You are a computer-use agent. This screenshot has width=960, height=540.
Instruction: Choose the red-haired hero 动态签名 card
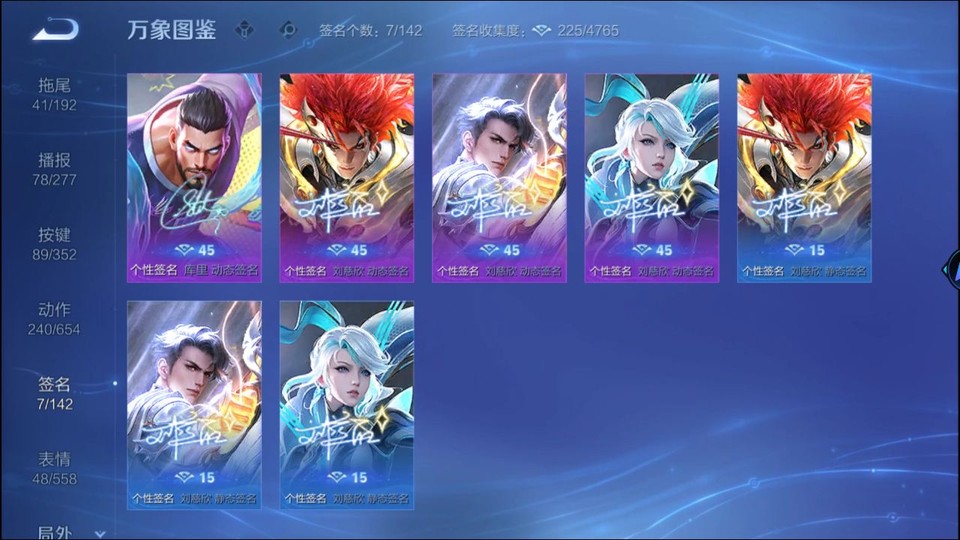pos(347,177)
